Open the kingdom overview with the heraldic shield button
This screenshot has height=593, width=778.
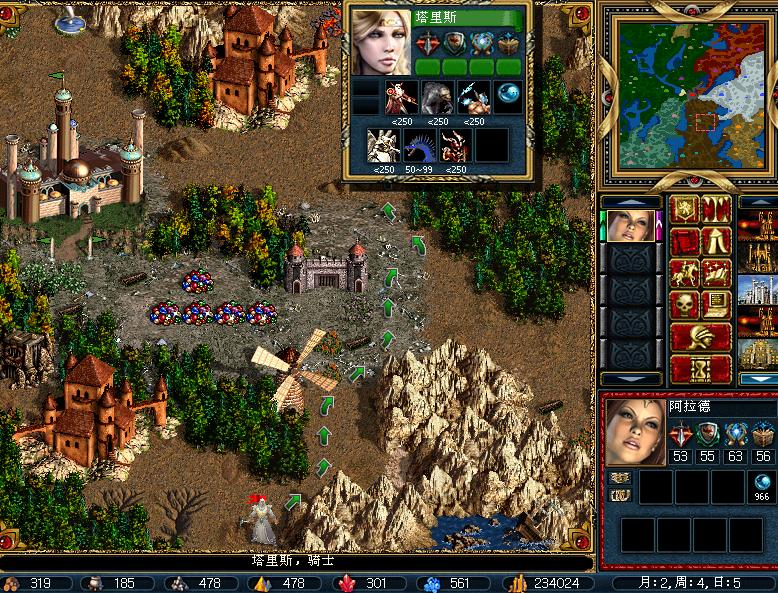point(685,210)
